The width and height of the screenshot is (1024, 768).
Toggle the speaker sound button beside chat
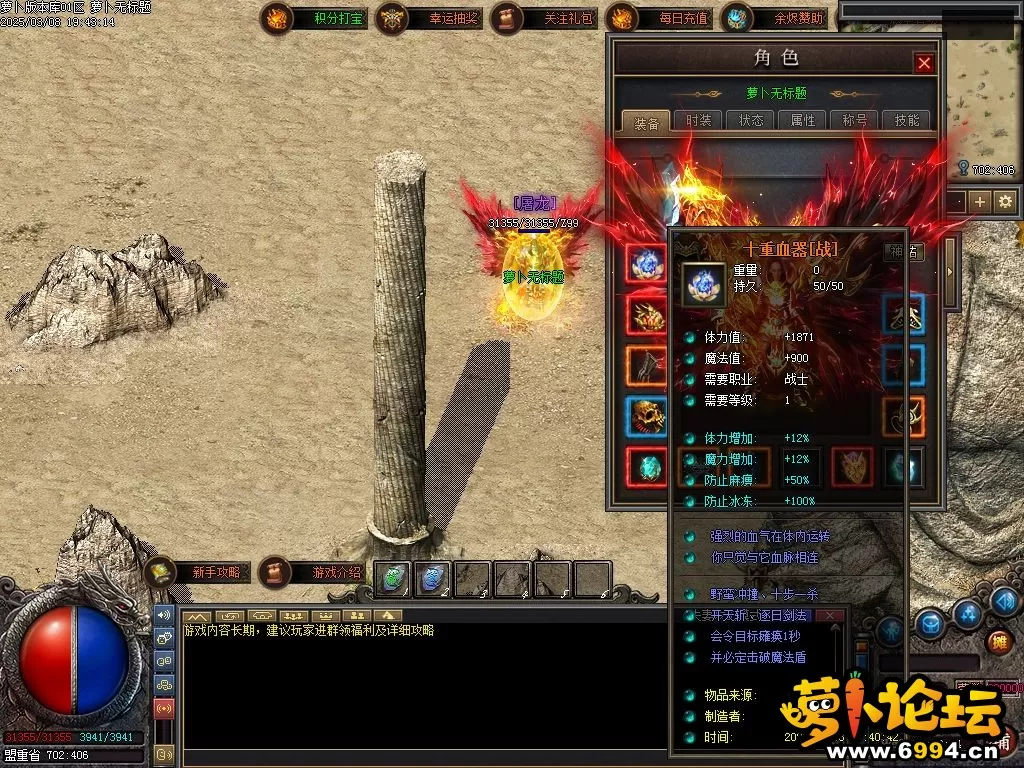pos(163,617)
